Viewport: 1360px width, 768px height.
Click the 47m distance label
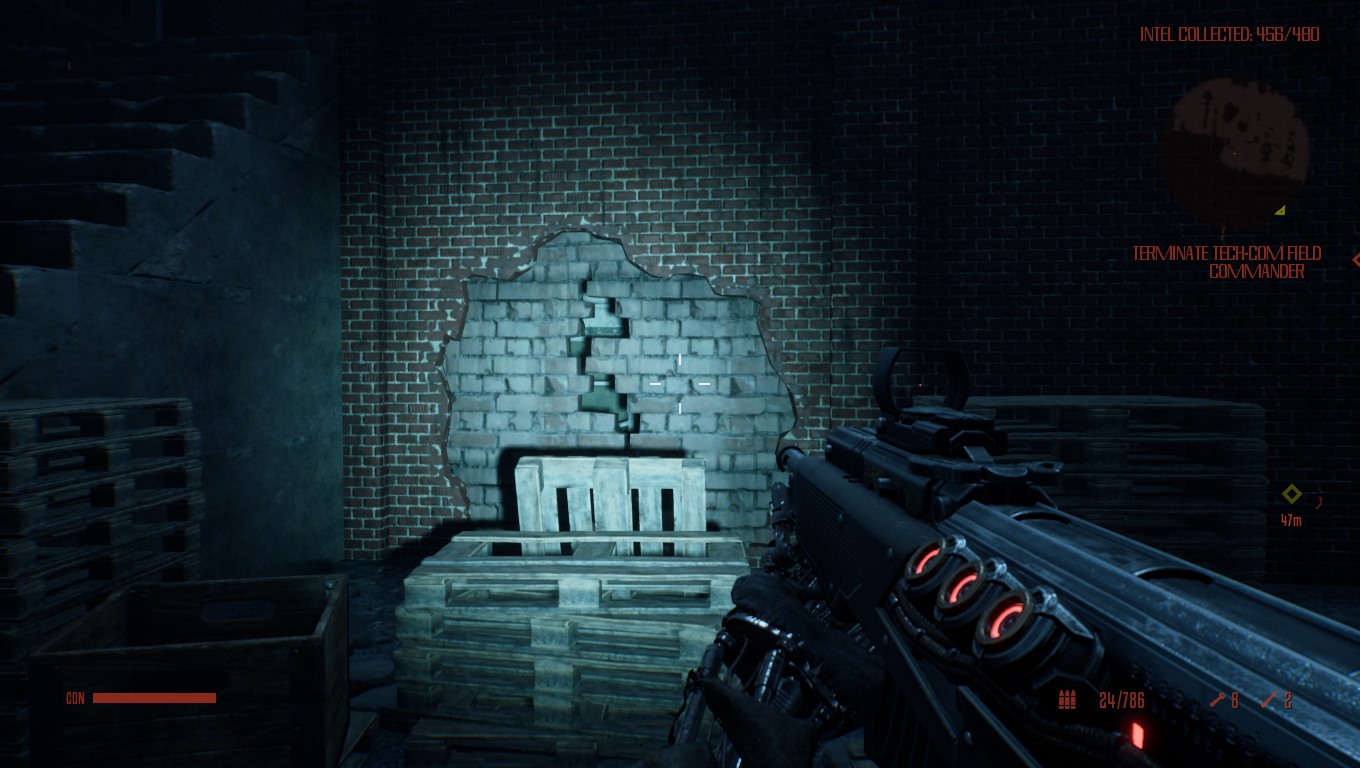(1290, 520)
